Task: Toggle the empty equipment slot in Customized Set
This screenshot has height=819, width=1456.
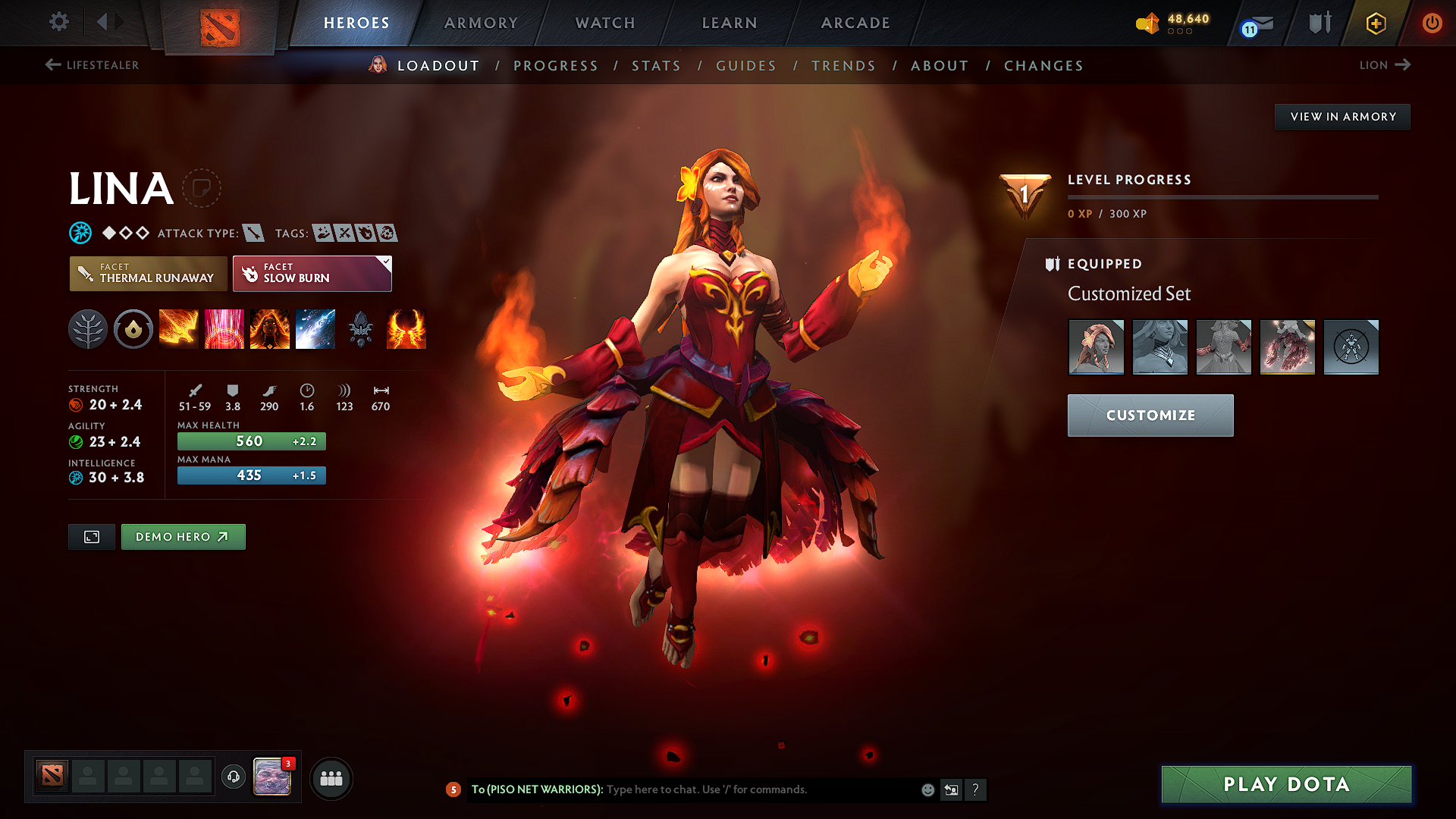Action: click(x=1351, y=347)
